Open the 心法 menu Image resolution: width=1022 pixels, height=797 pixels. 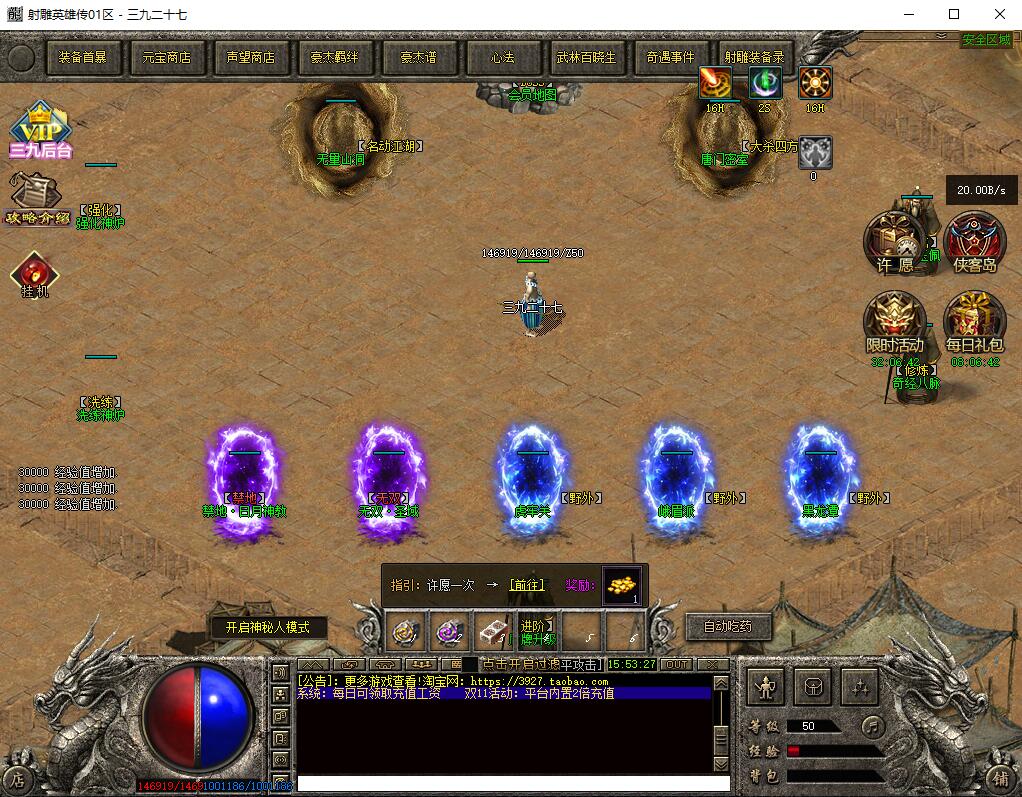503,58
